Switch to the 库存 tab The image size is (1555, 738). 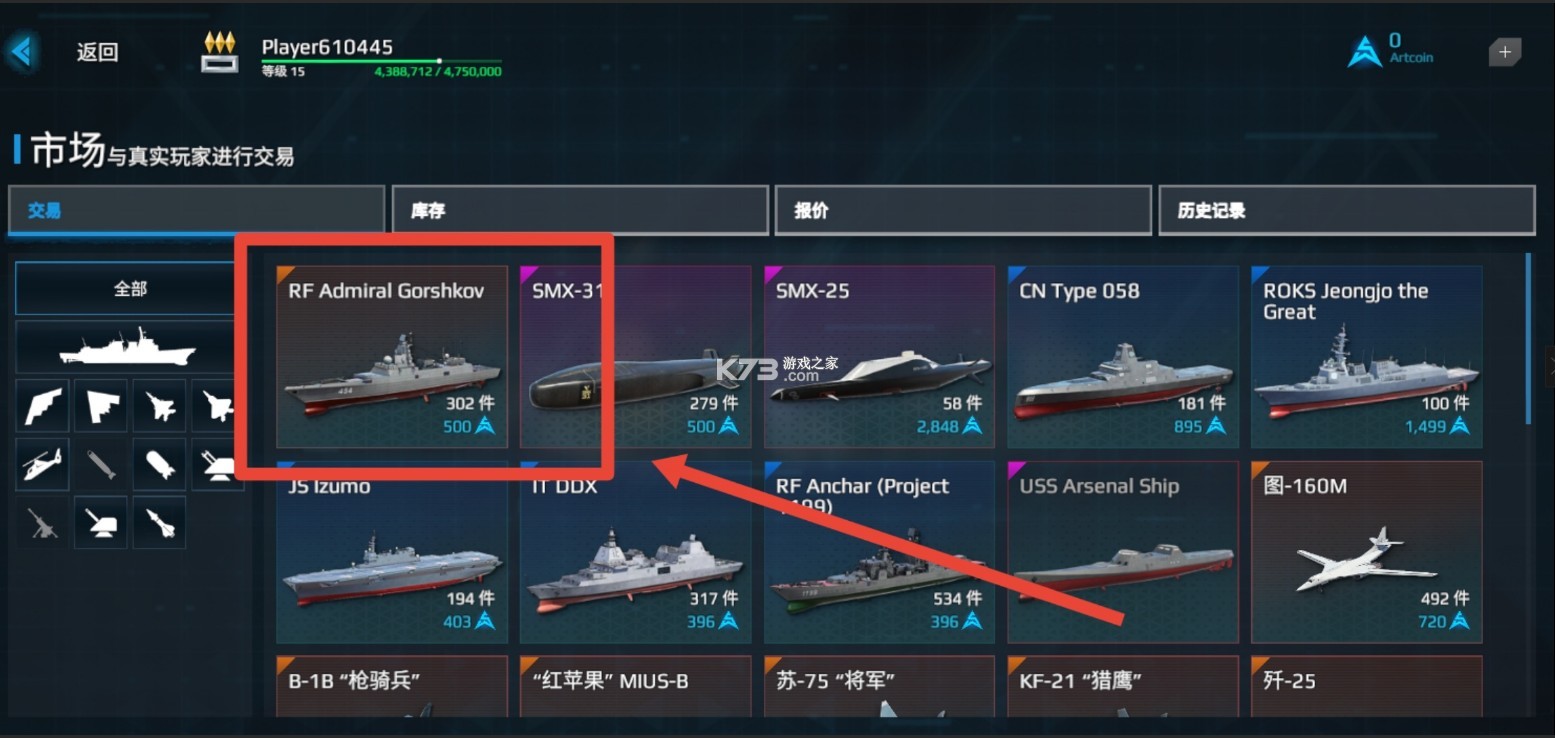click(x=580, y=210)
